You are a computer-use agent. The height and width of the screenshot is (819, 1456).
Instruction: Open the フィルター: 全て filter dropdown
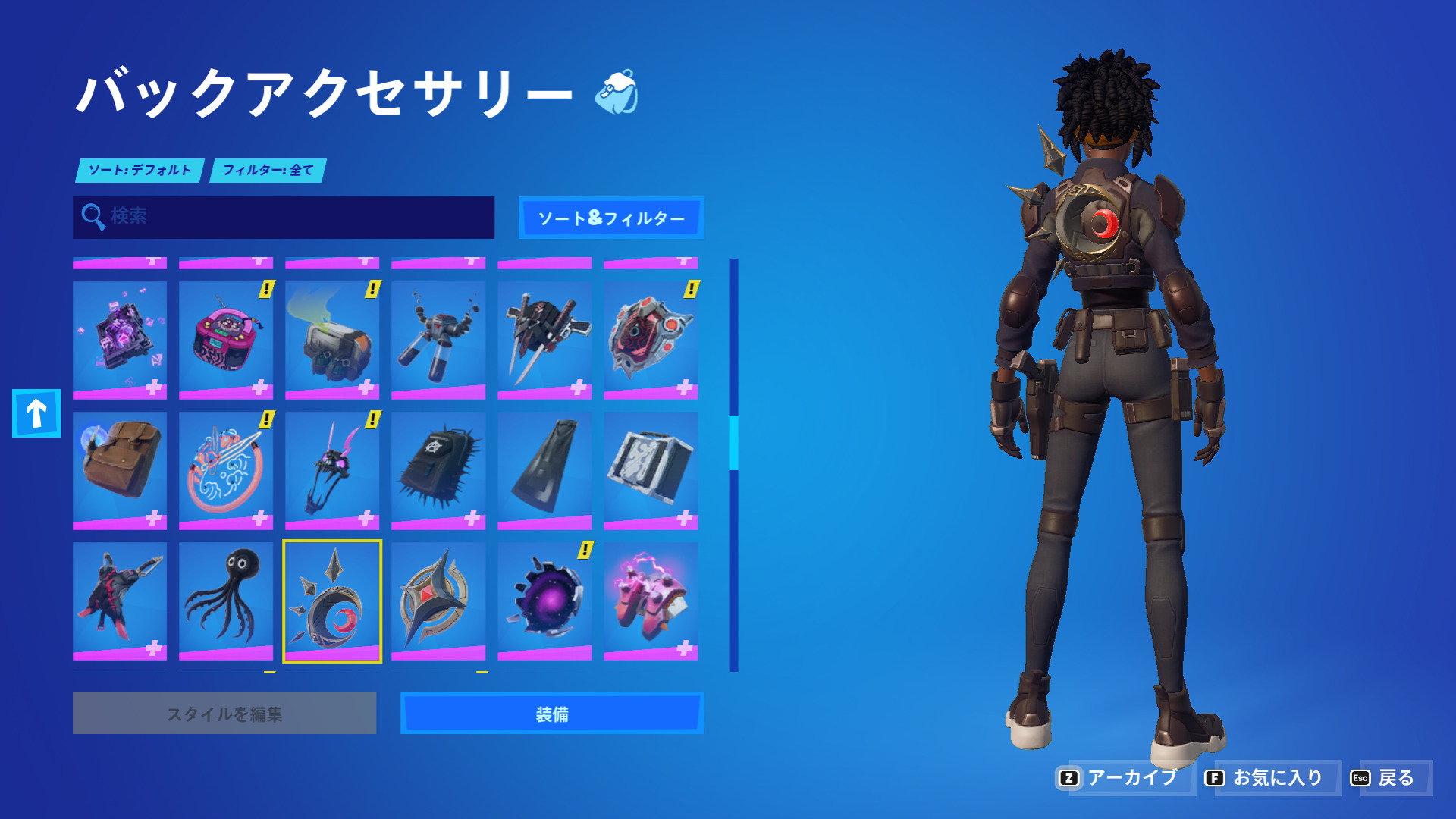tap(267, 171)
